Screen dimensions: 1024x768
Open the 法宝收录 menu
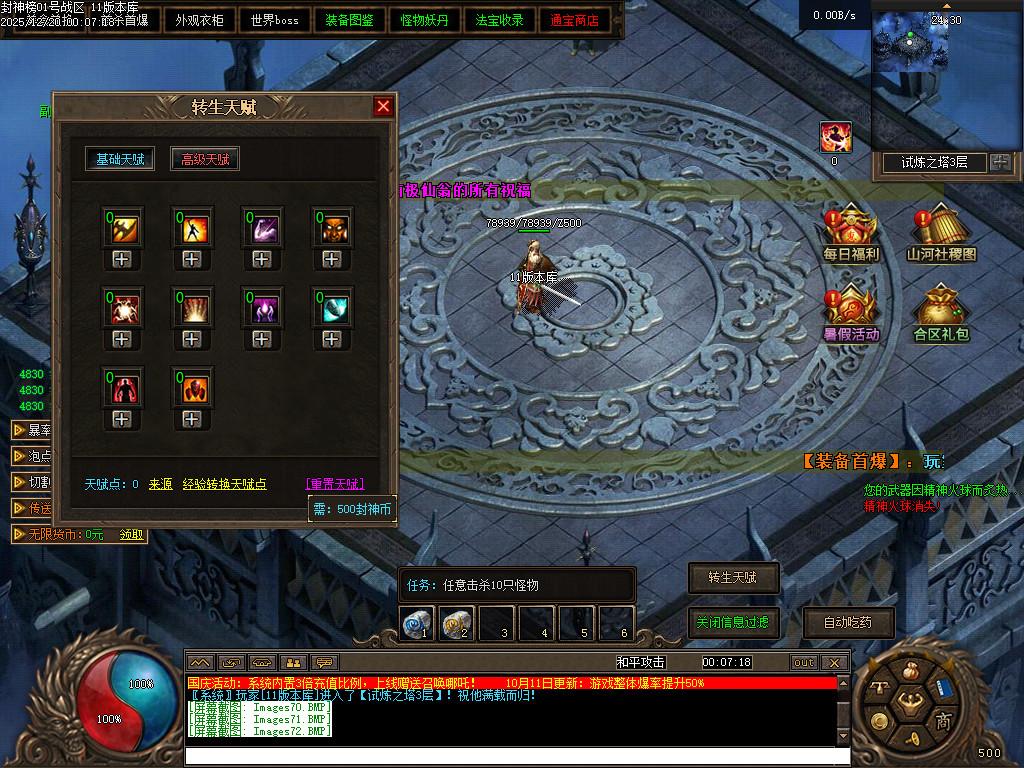(500, 20)
